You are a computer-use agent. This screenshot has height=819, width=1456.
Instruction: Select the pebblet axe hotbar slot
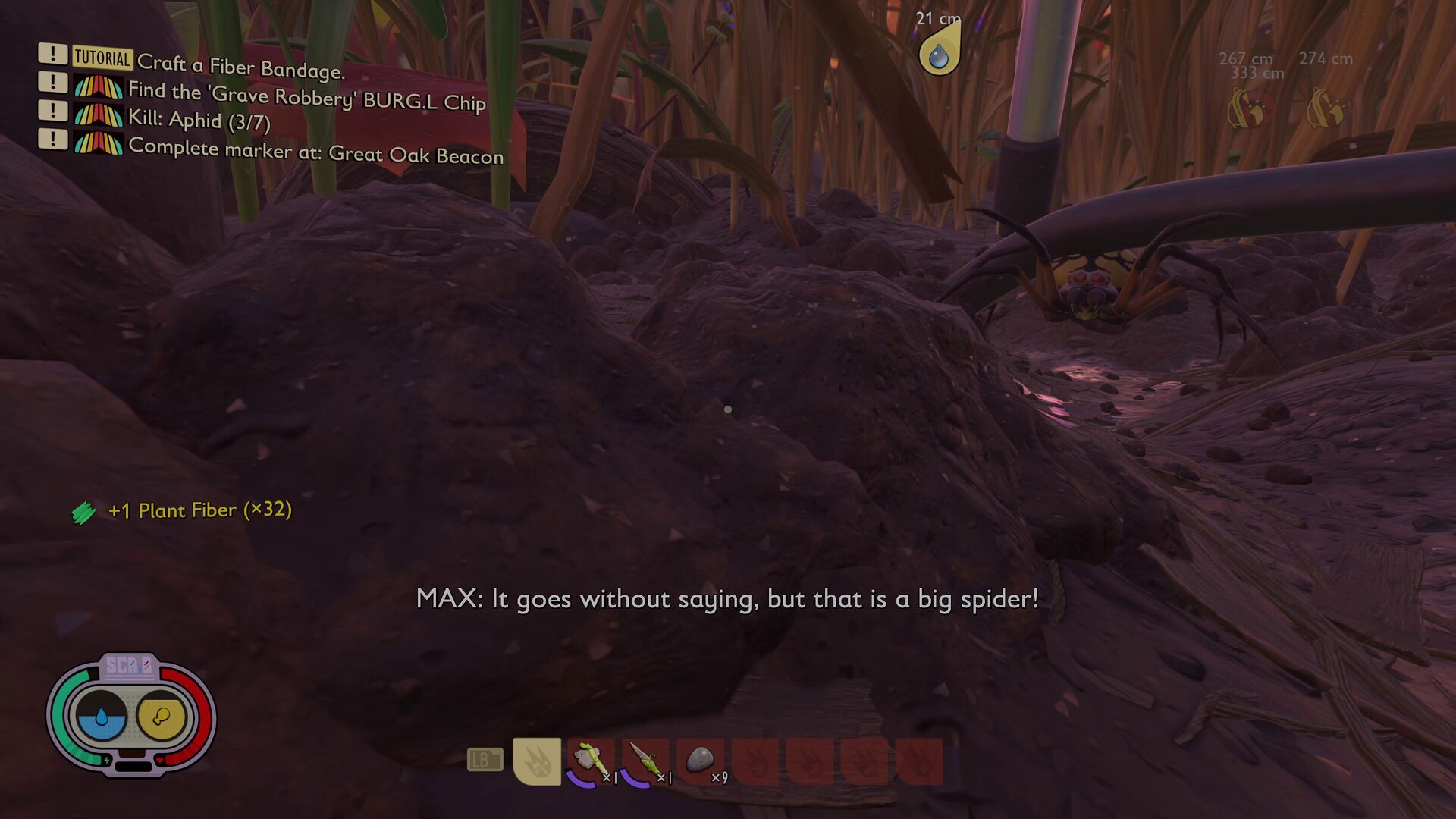tap(591, 761)
